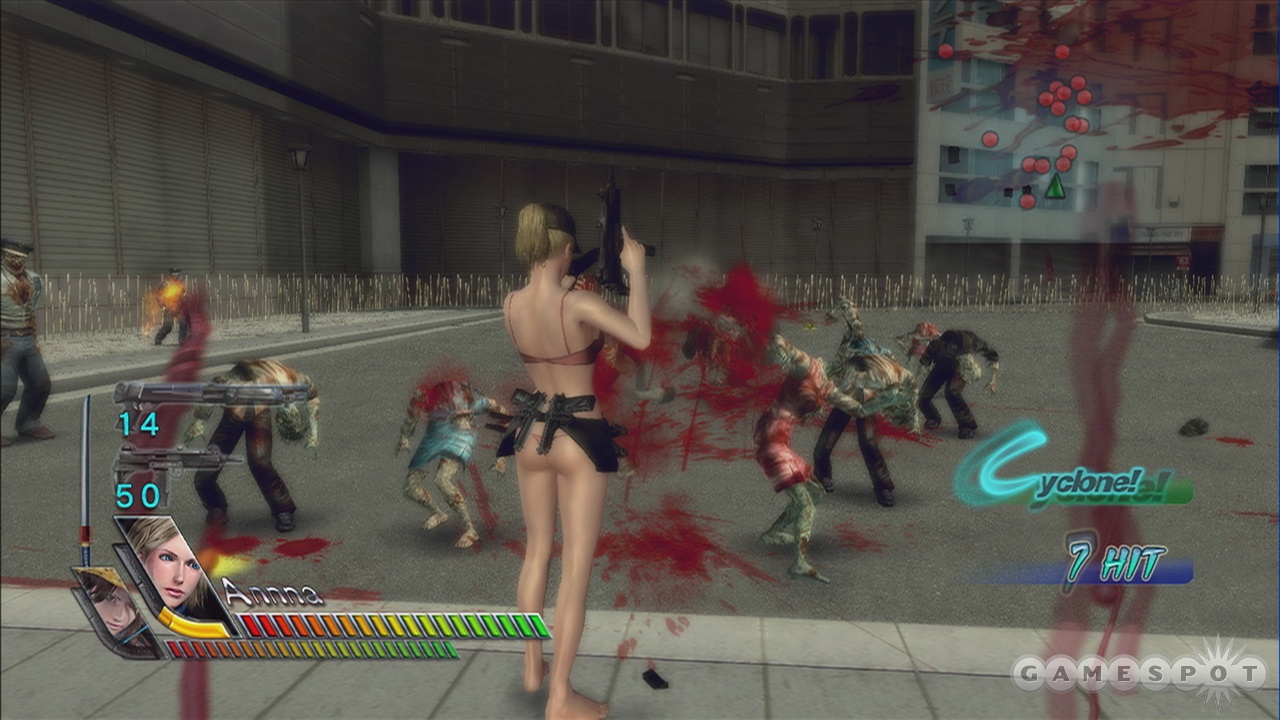
Task: Click the lower secondary health bar
Action: coord(310,647)
